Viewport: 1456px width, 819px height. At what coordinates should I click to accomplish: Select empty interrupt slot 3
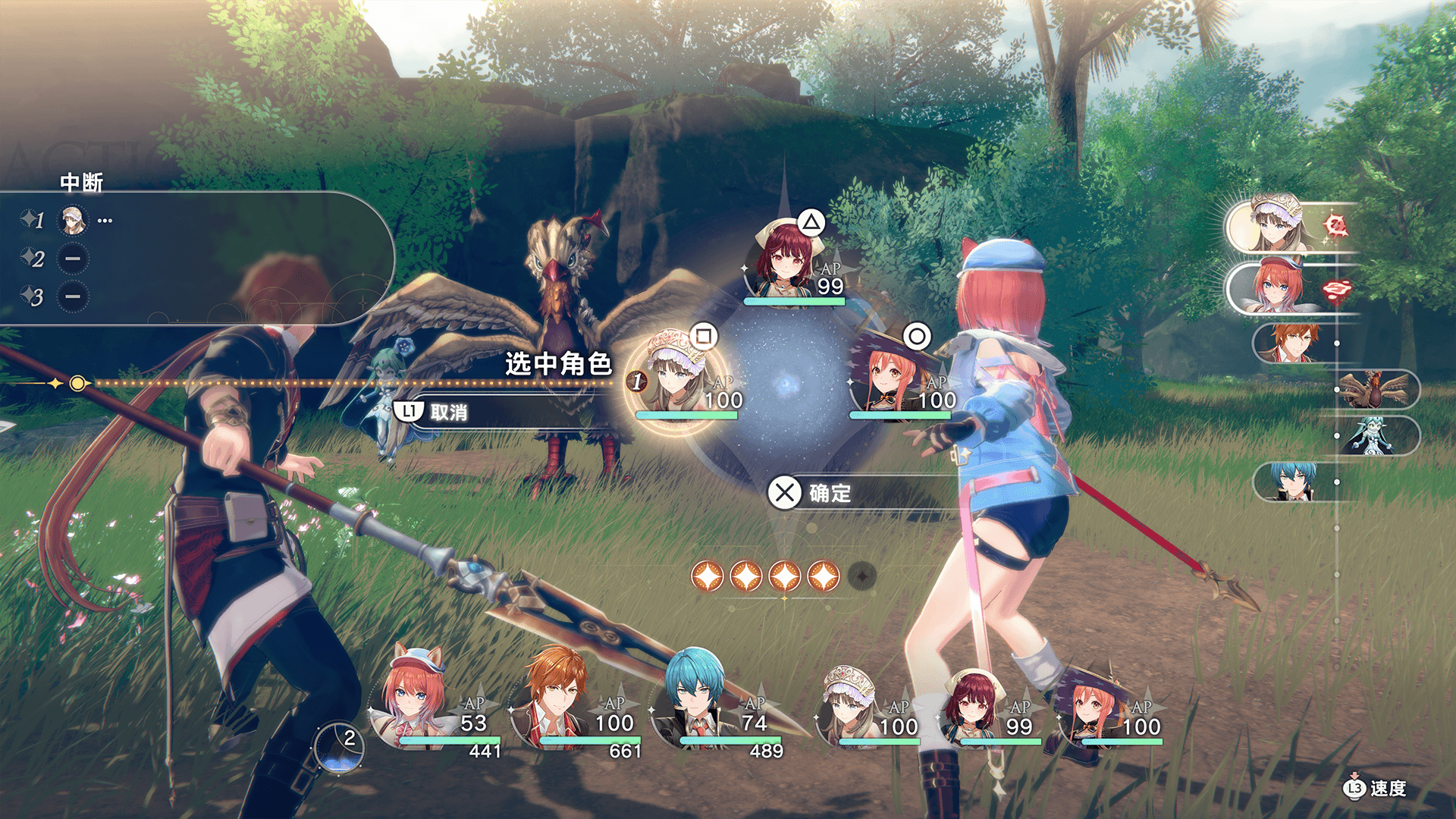(73, 297)
